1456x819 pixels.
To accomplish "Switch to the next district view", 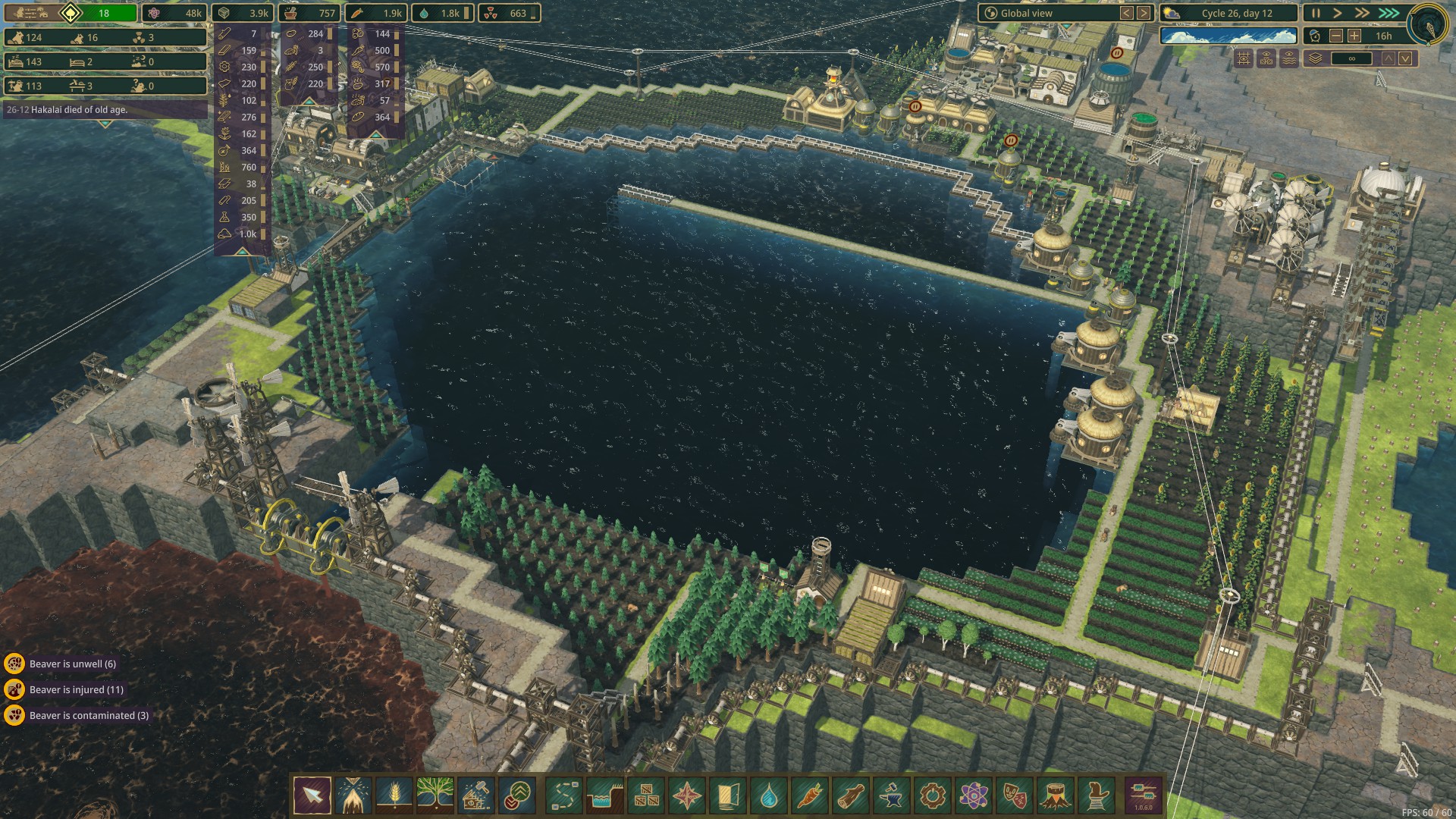I will click(x=1144, y=13).
